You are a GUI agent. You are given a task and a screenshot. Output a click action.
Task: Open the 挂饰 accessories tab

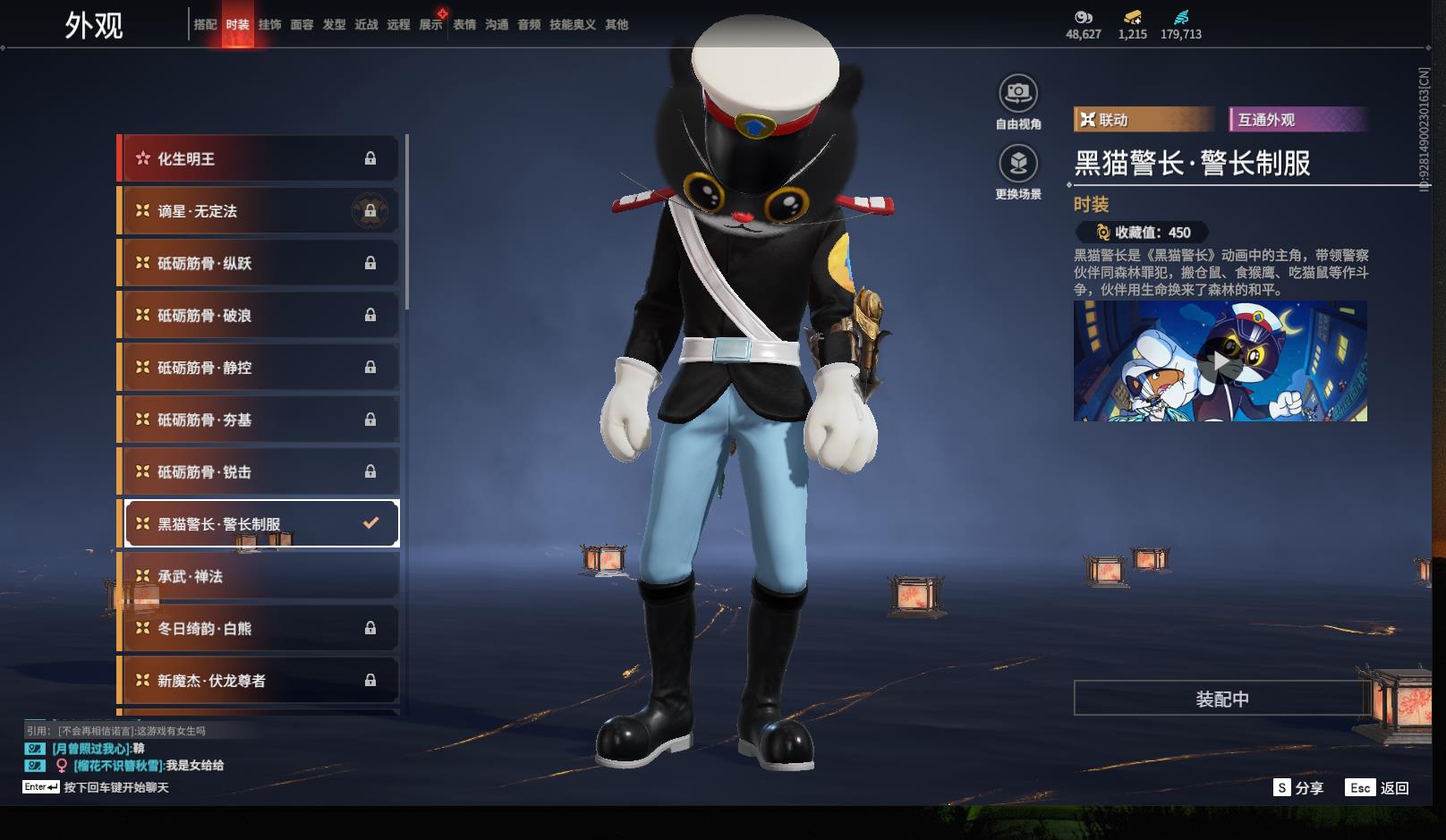(269, 25)
